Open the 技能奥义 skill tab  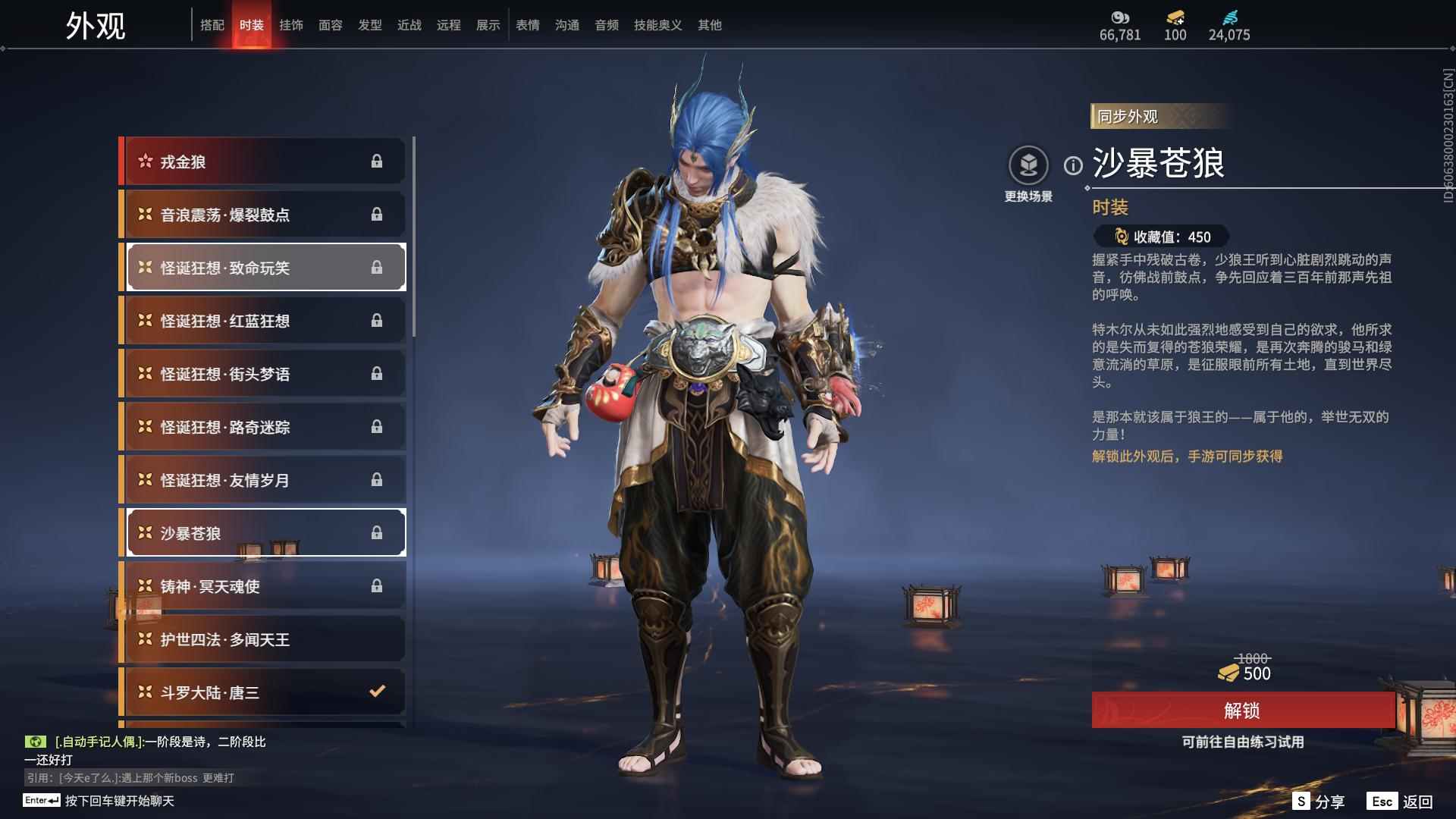click(657, 25)
